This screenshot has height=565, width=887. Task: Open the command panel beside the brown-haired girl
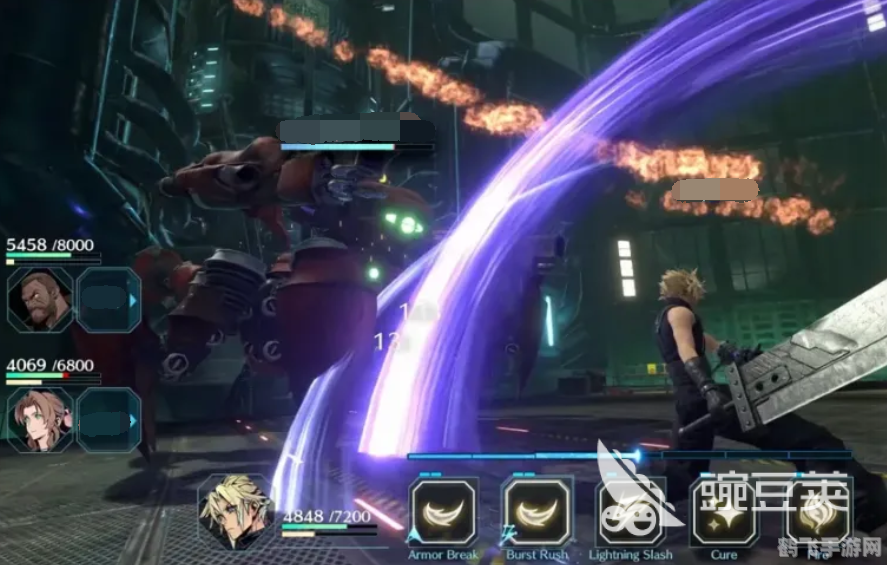[109, 420]
